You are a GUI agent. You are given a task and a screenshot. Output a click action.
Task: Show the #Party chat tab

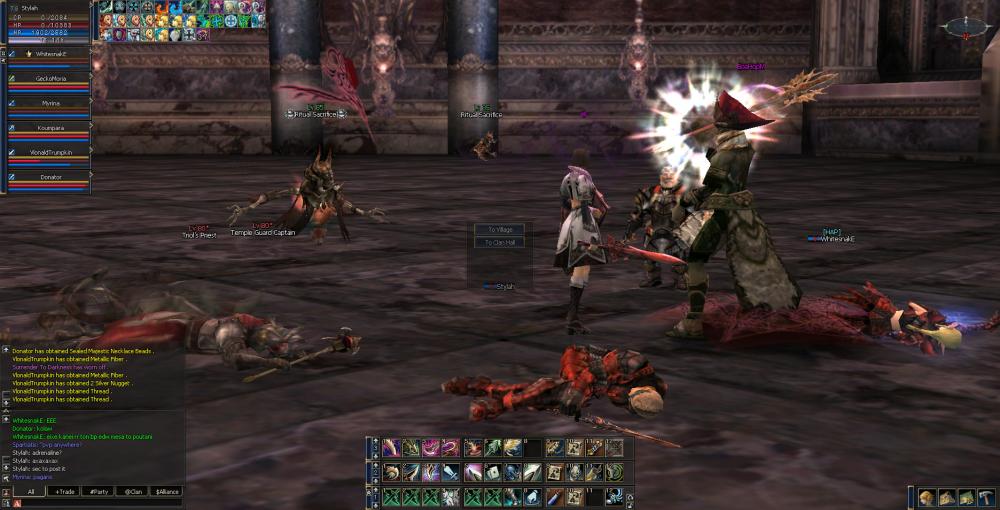[98, 492]
